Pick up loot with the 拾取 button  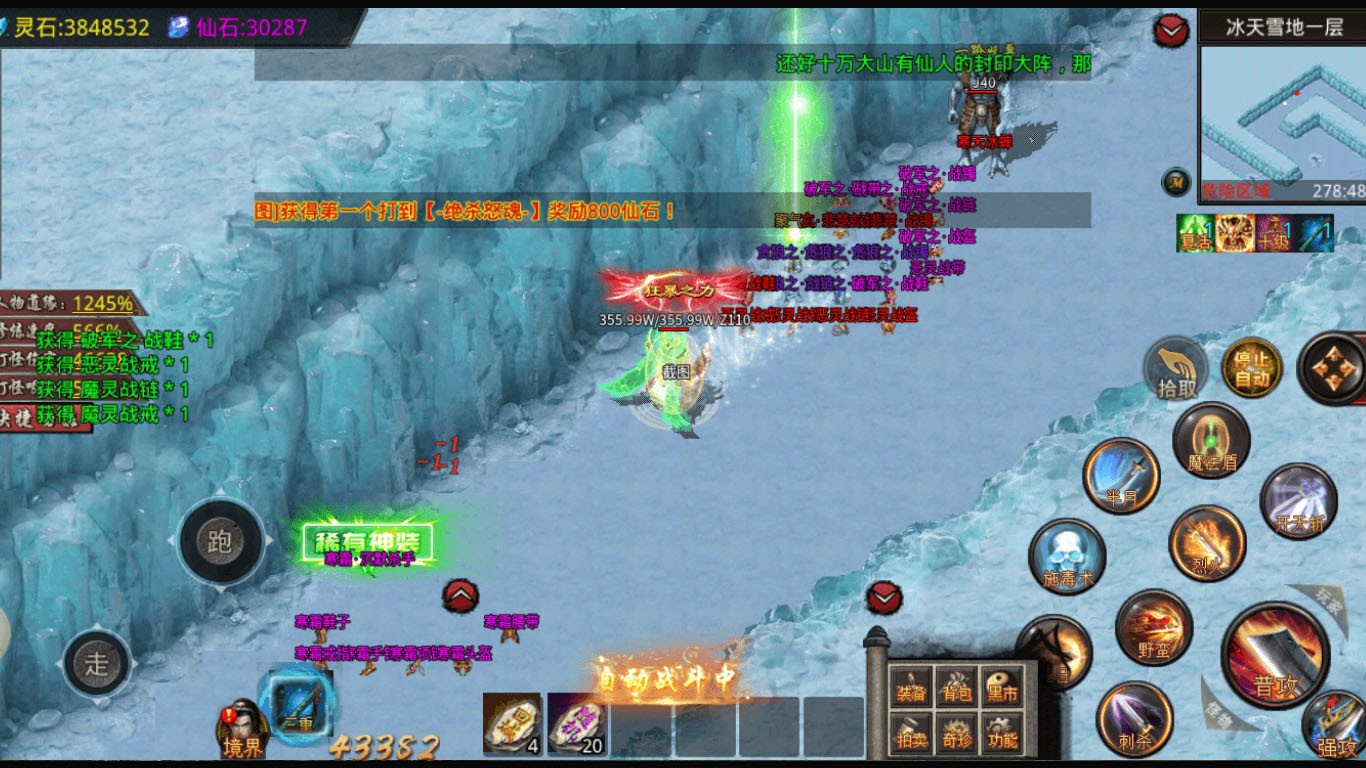point(1177,371)
